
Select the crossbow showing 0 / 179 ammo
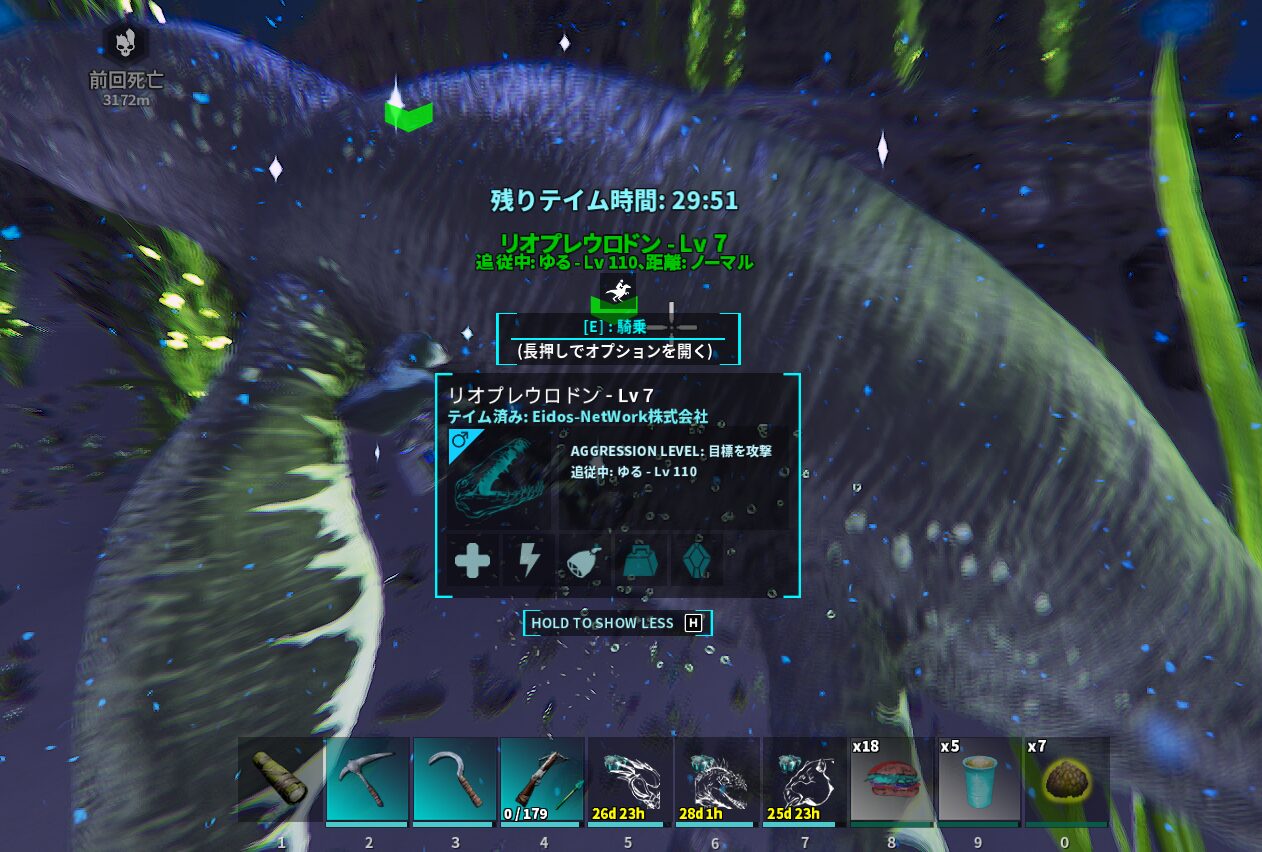click(x=542, y=780)
